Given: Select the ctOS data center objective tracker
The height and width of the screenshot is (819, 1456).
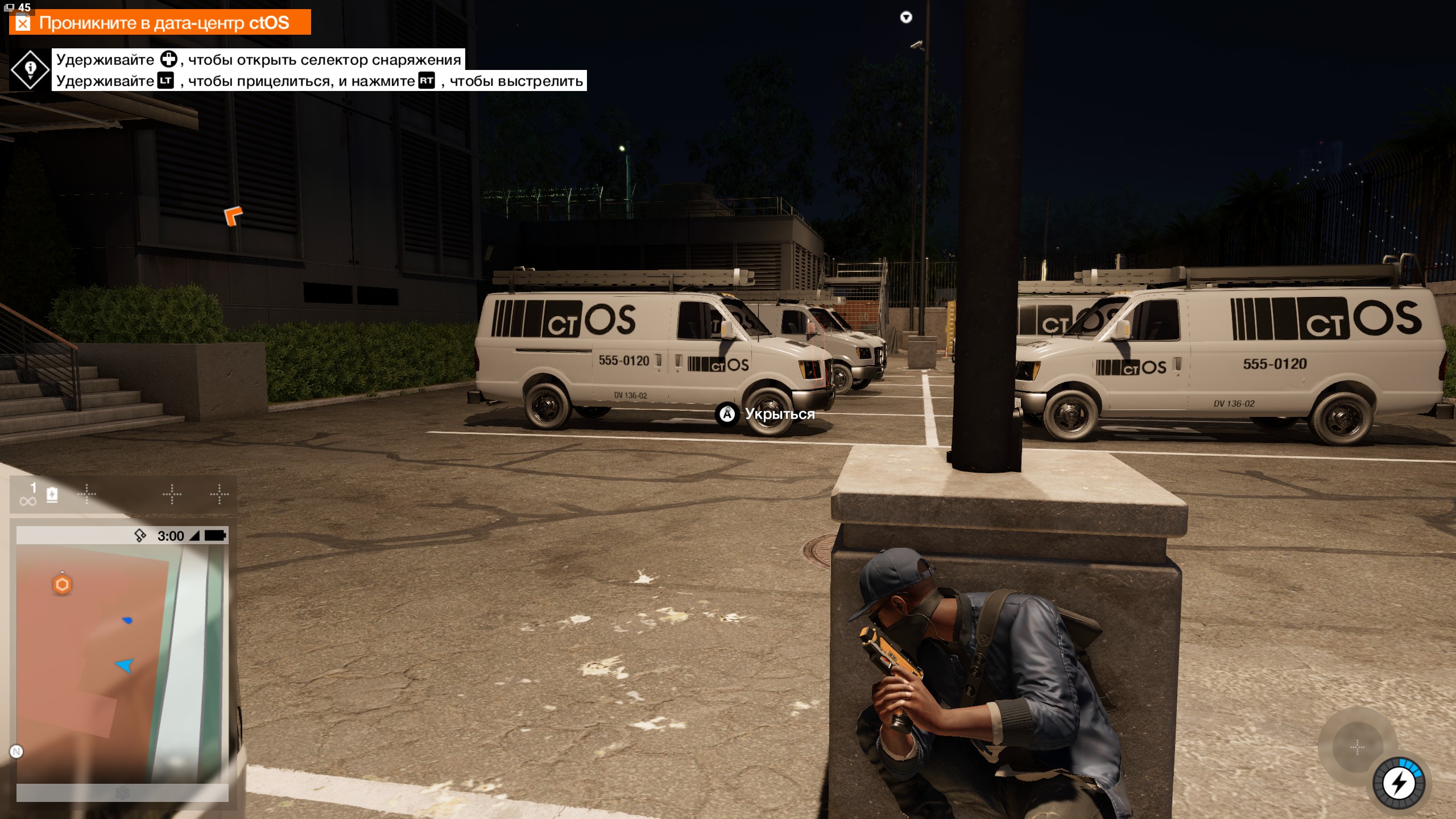Looking at the screenshot, I should (x=160, y=23).
